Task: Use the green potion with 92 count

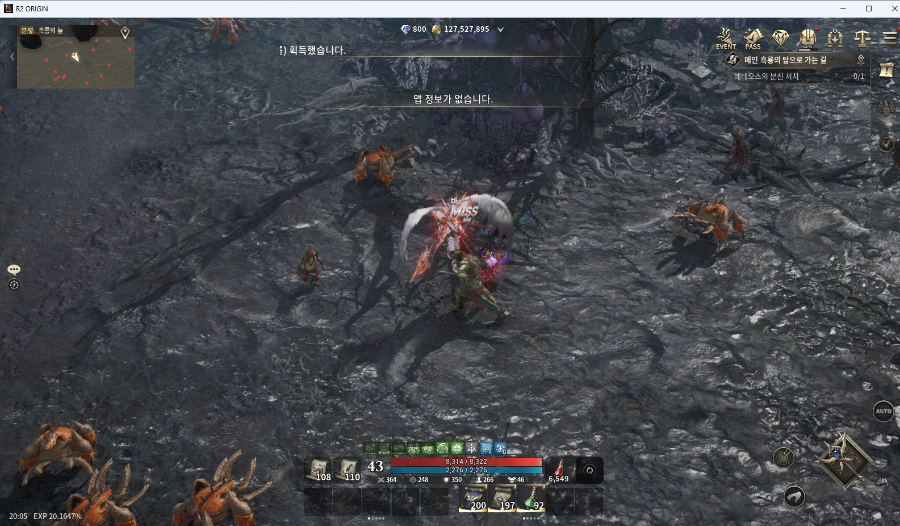Action: (532, 499)
